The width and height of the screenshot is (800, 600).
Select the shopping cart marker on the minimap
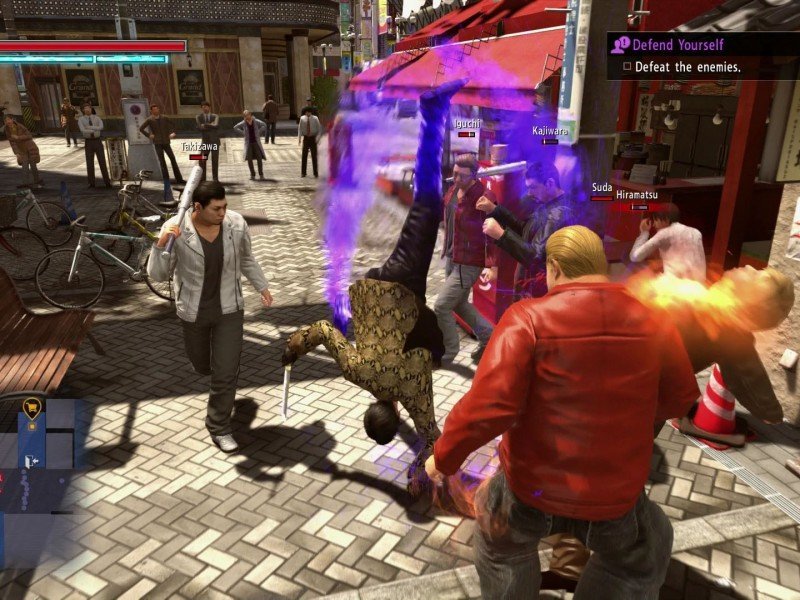click(31, 406)
